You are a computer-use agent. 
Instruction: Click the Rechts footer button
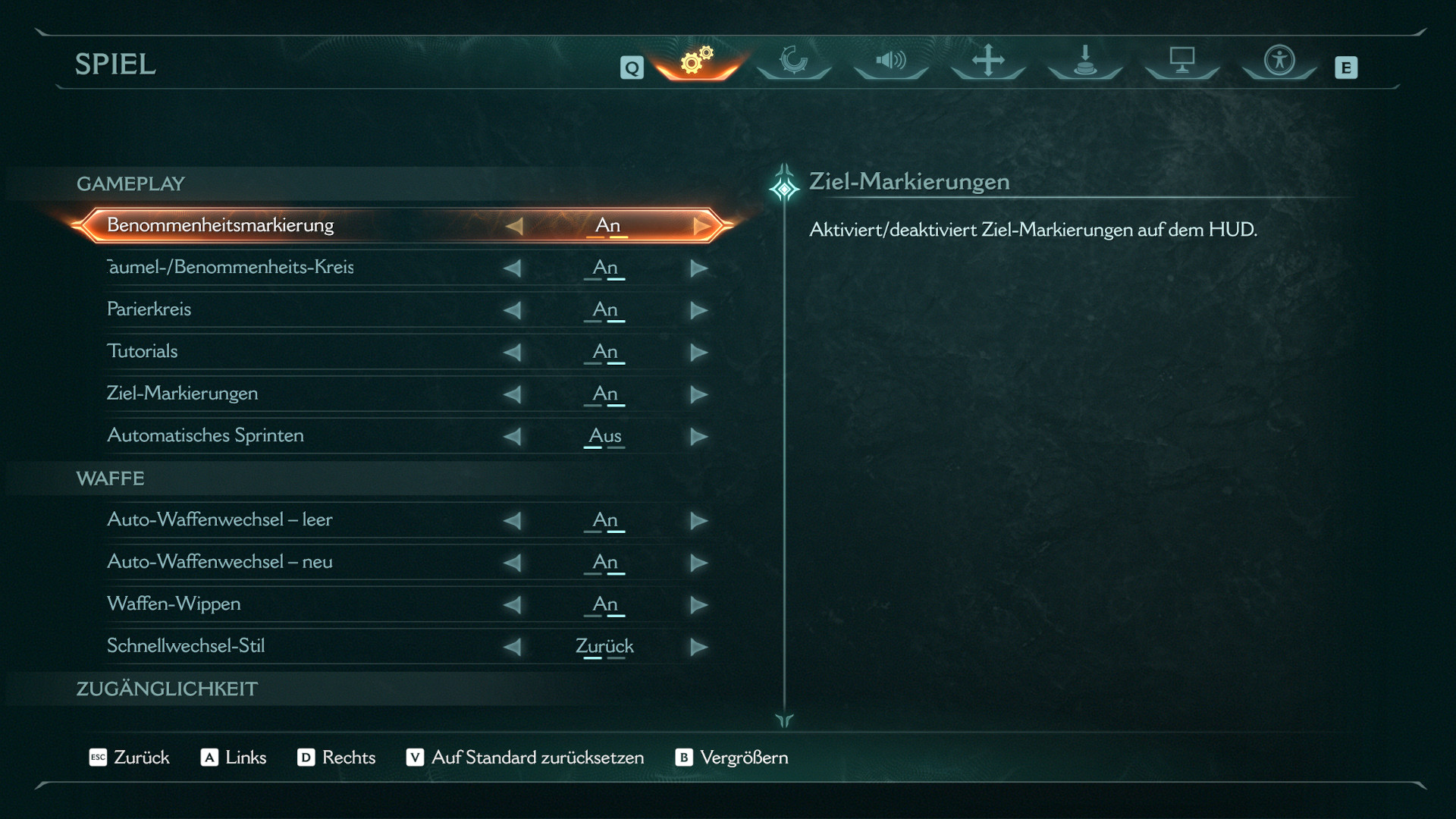point(337,758)
